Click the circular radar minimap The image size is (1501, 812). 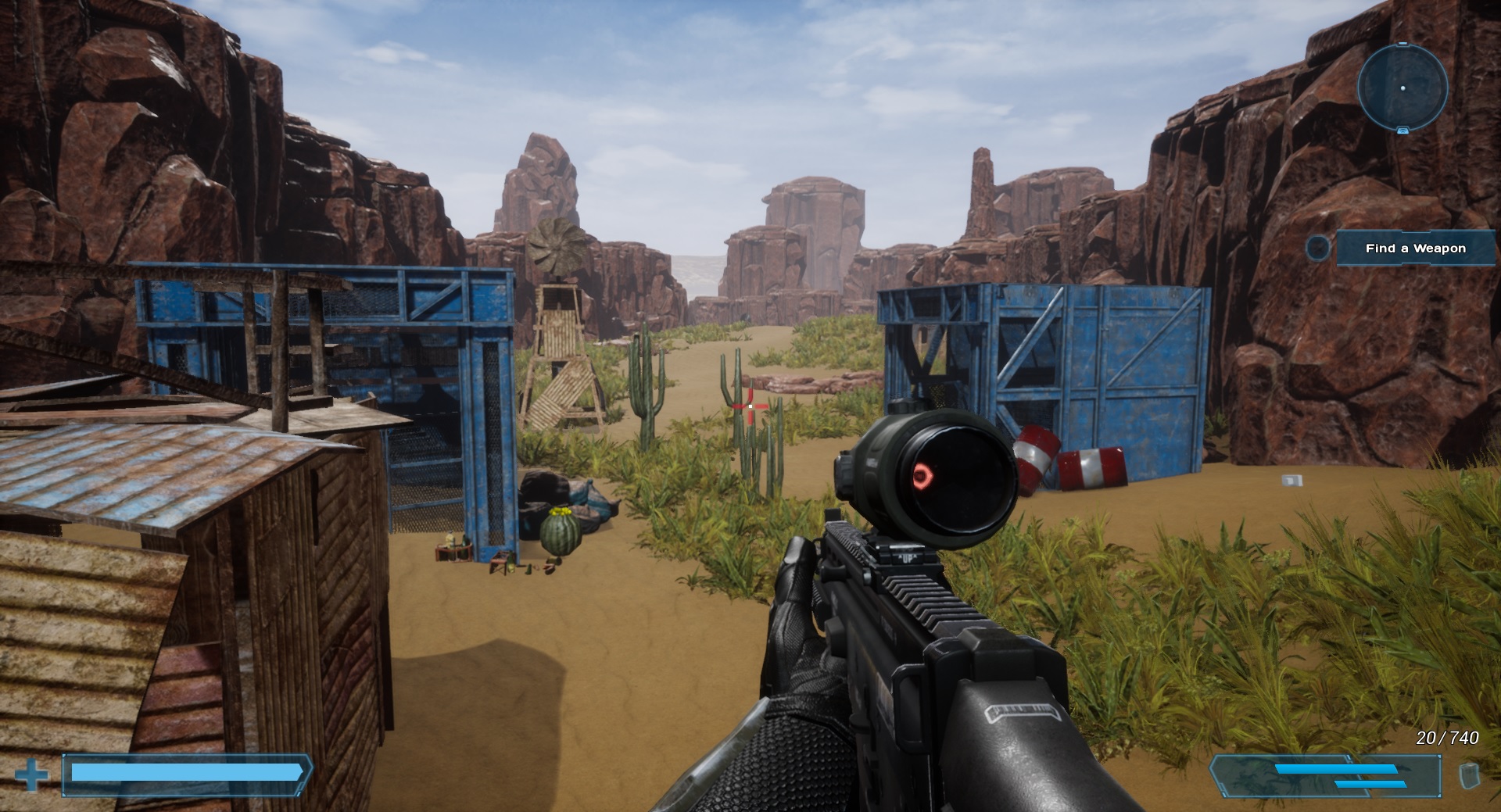tap(1402, 87)
